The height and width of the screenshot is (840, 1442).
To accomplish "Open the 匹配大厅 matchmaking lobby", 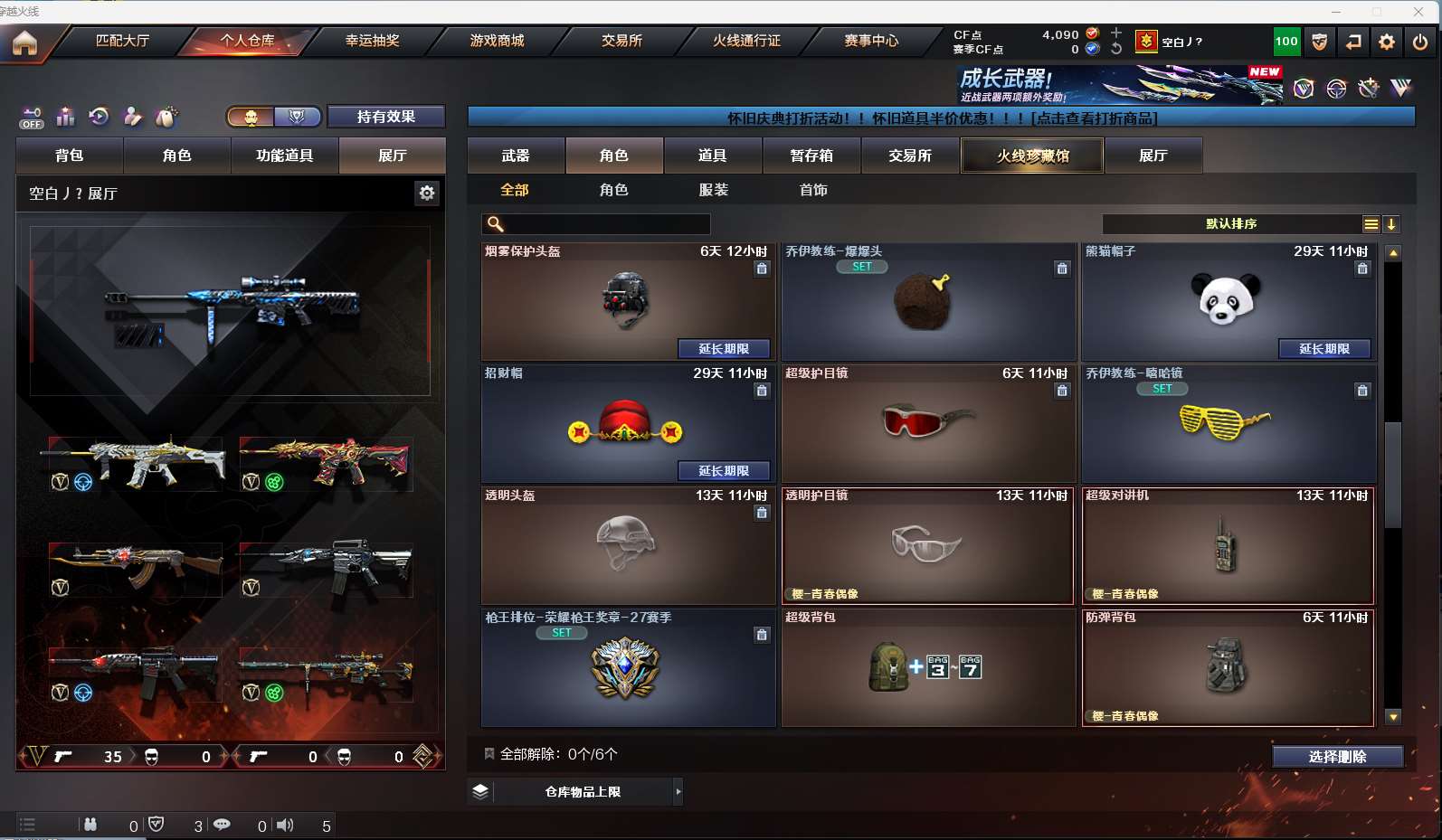I will pyautogui.click(x=122, y=41).
